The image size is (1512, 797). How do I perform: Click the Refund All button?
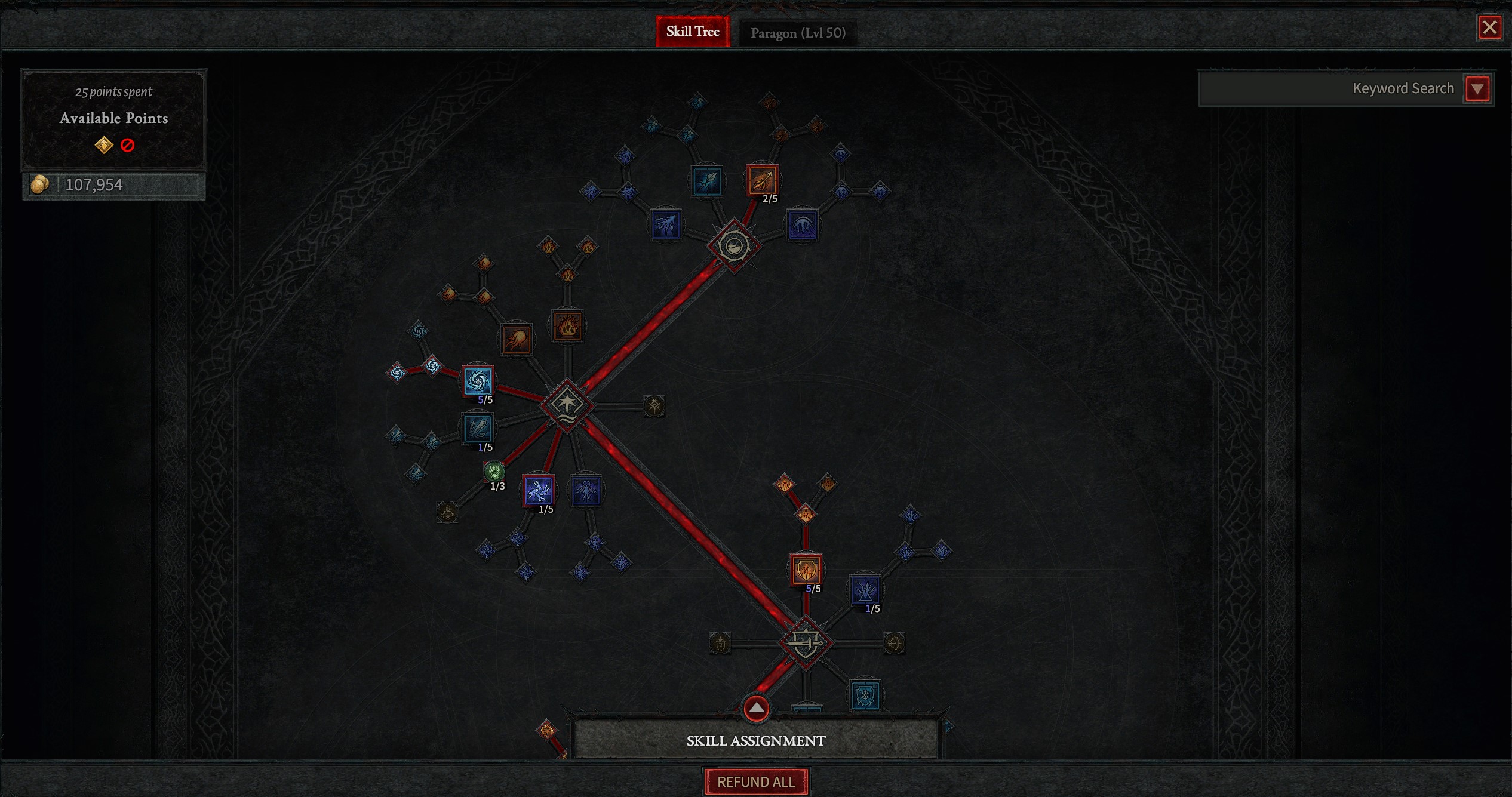coord(756,781)
